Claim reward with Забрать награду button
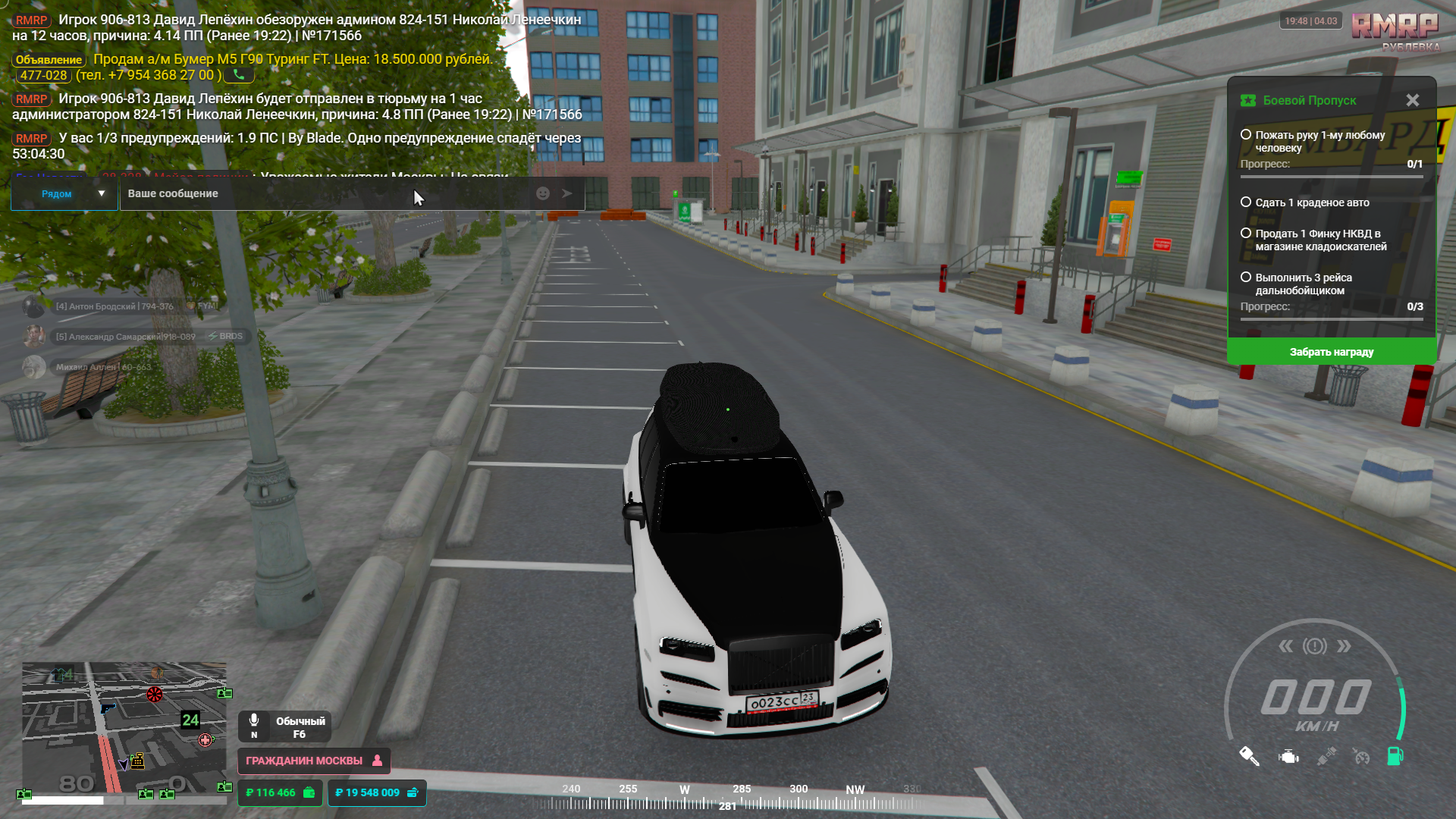This screenshot has width=1456, height=819. (1331, 352)
